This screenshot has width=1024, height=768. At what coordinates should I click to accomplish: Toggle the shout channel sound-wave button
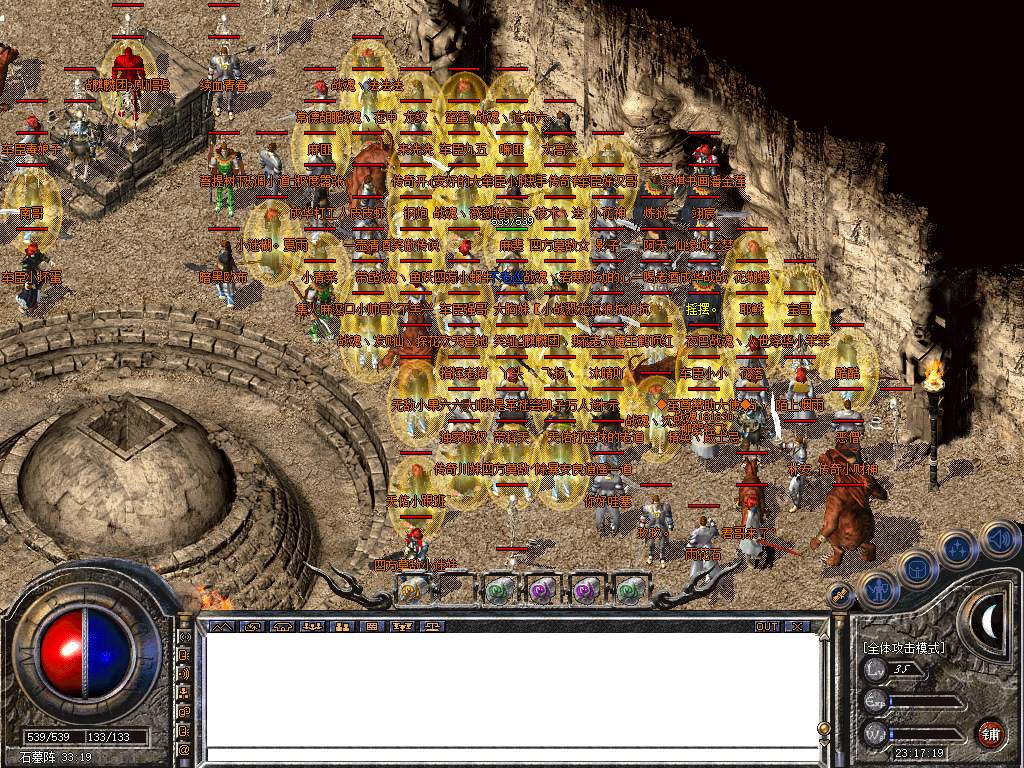point(184,673)
